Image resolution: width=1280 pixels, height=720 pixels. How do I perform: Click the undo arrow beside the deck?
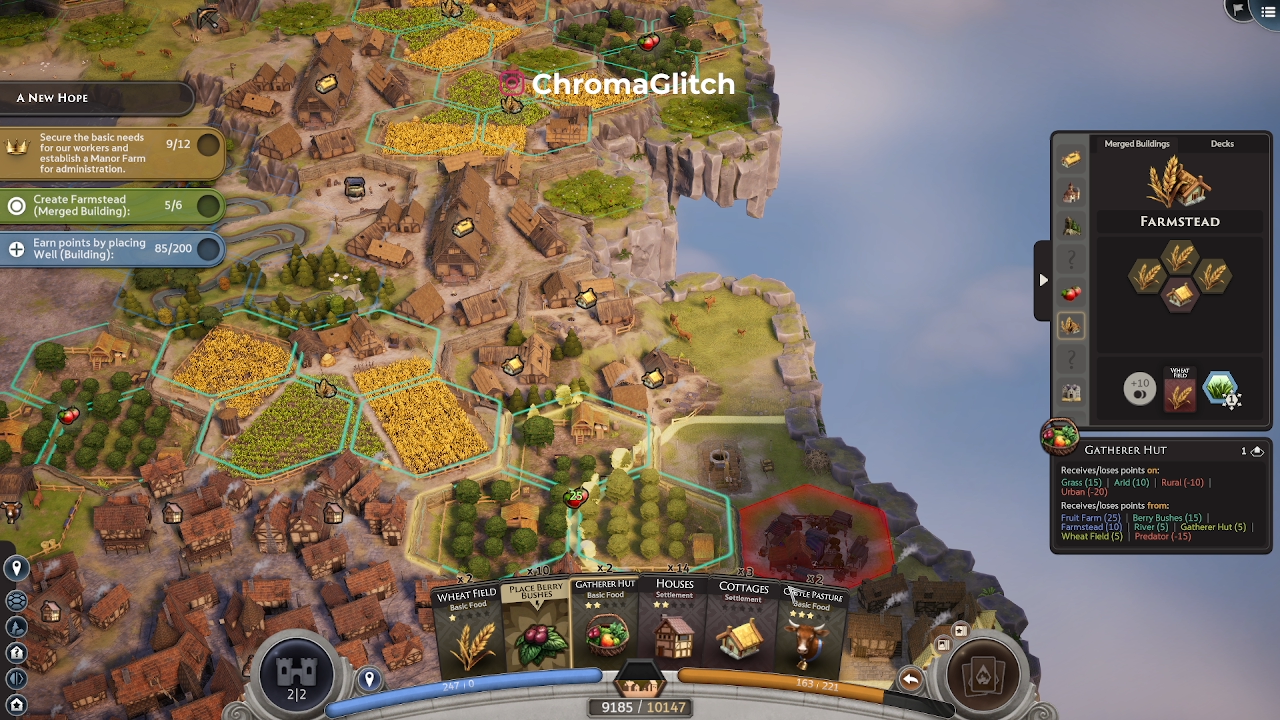pos(910,678)
